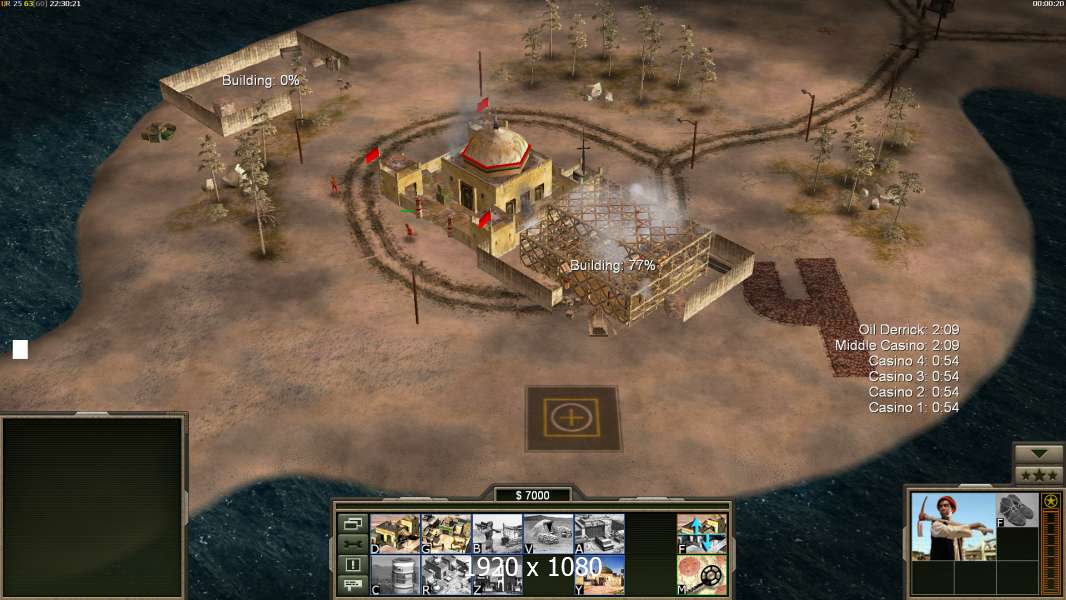1066x600 pixels.
Task: Activate the detector map icon labeled M
Action: click(x=702, y=575)
